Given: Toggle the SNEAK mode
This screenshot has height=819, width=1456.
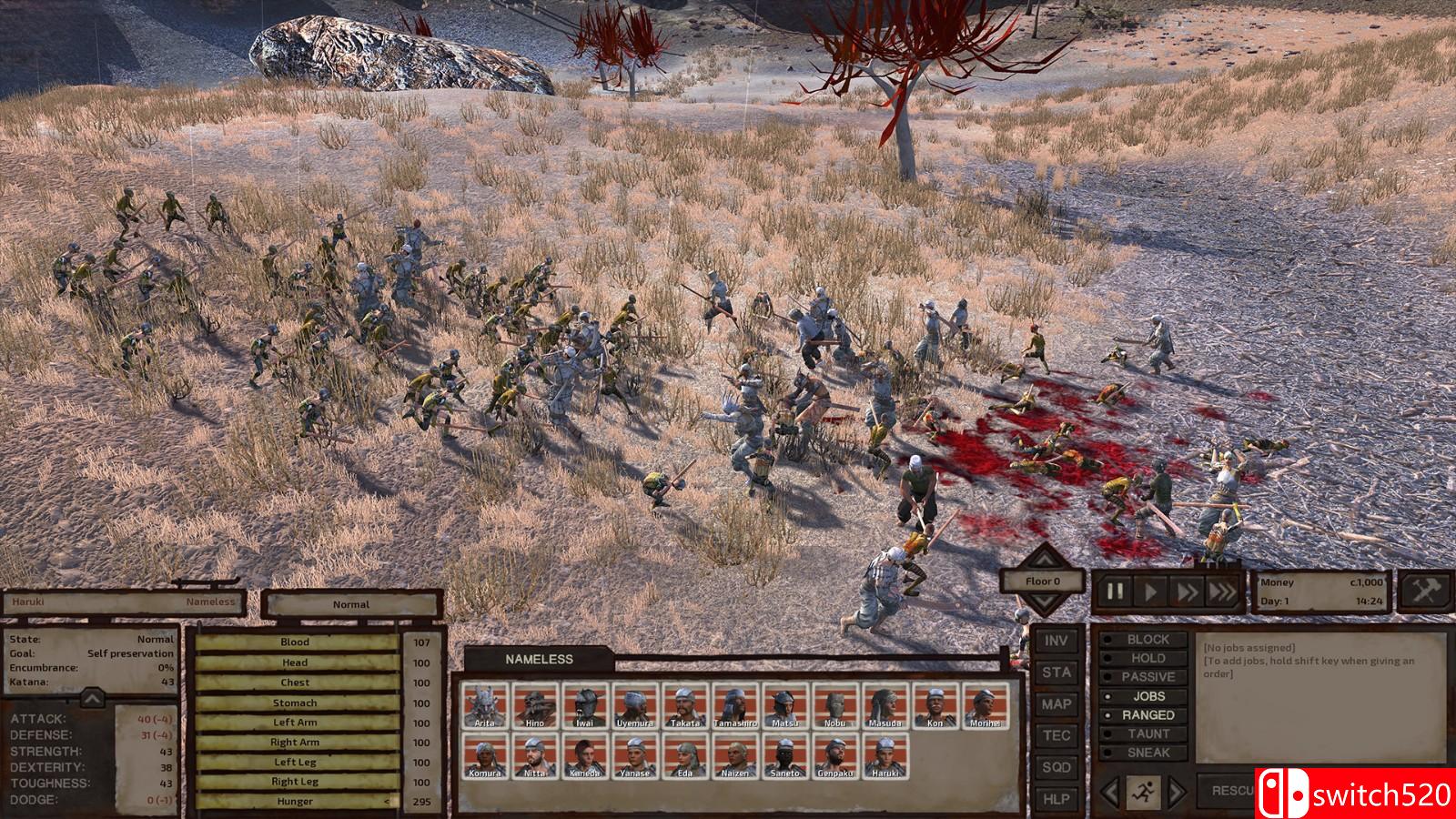Looking at the screenshot, I should 1148,753.
